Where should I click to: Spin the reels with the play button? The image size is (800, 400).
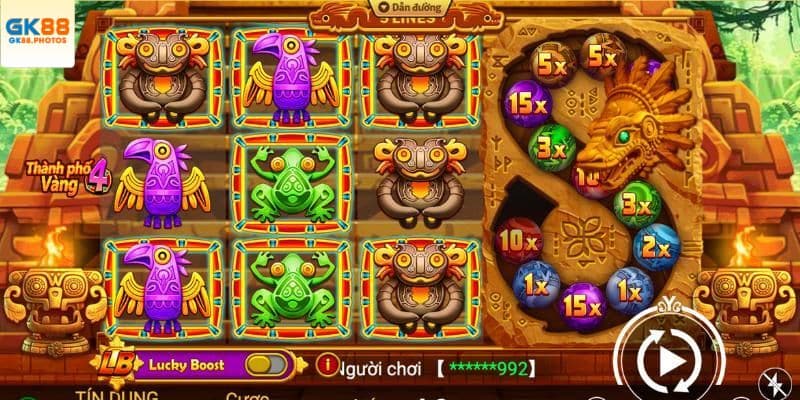pyautogui.click(x=665, y=356)
